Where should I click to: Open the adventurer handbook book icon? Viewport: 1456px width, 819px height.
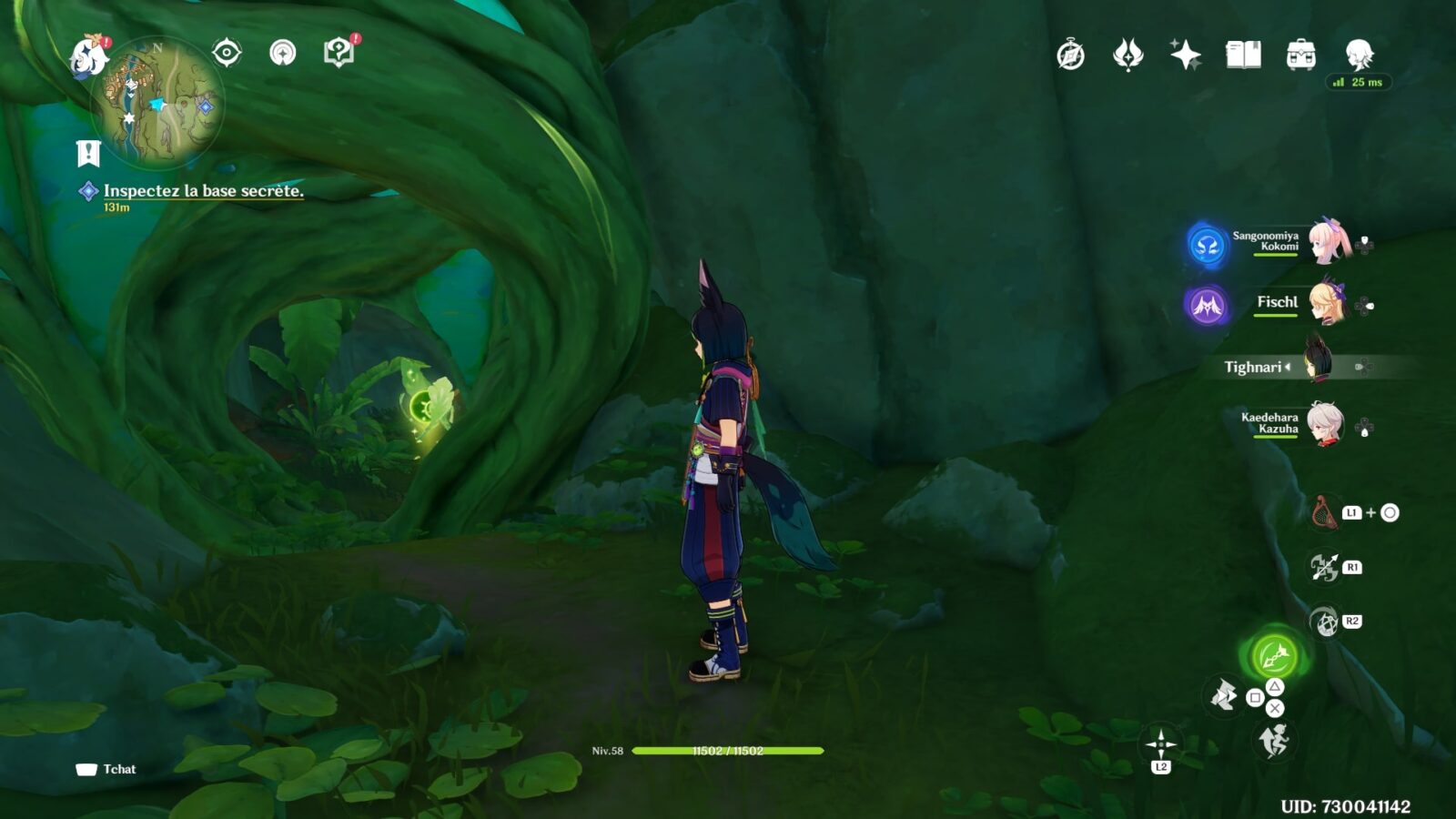click(1243, 56)
